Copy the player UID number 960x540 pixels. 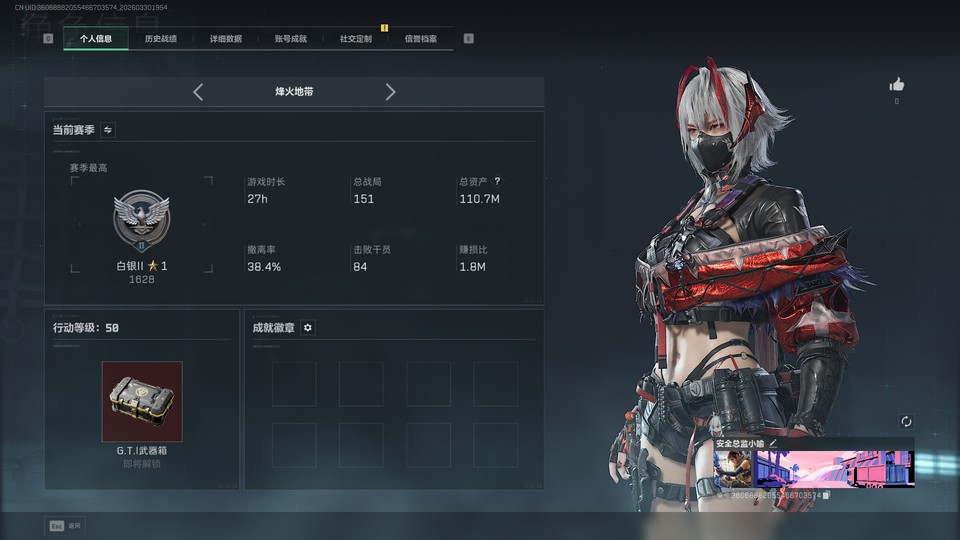tap(827, 495)
